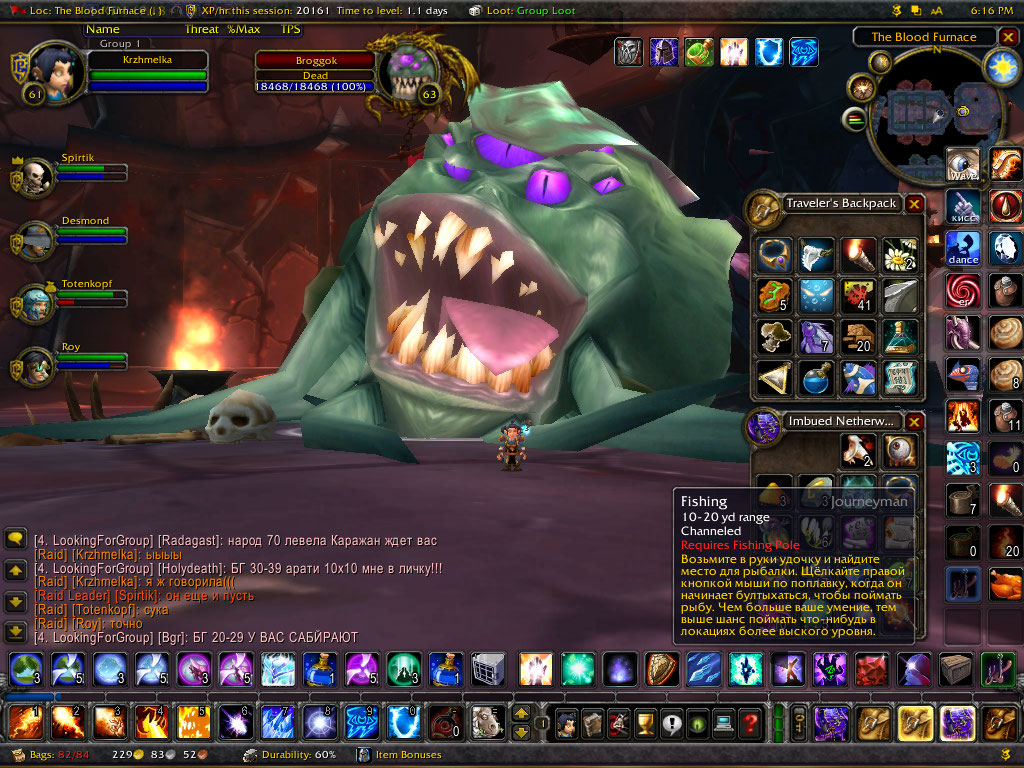The height and width of the screenshot is (768, 1024).
Task: Select the white flower item in backpack
Action: pos(900,254)
